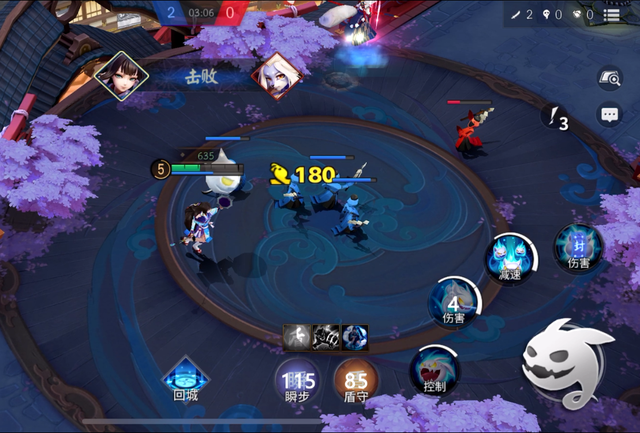Activate the 控制 control skill
640x433 pixels.
pyautogui.click(x=435, y=370)
